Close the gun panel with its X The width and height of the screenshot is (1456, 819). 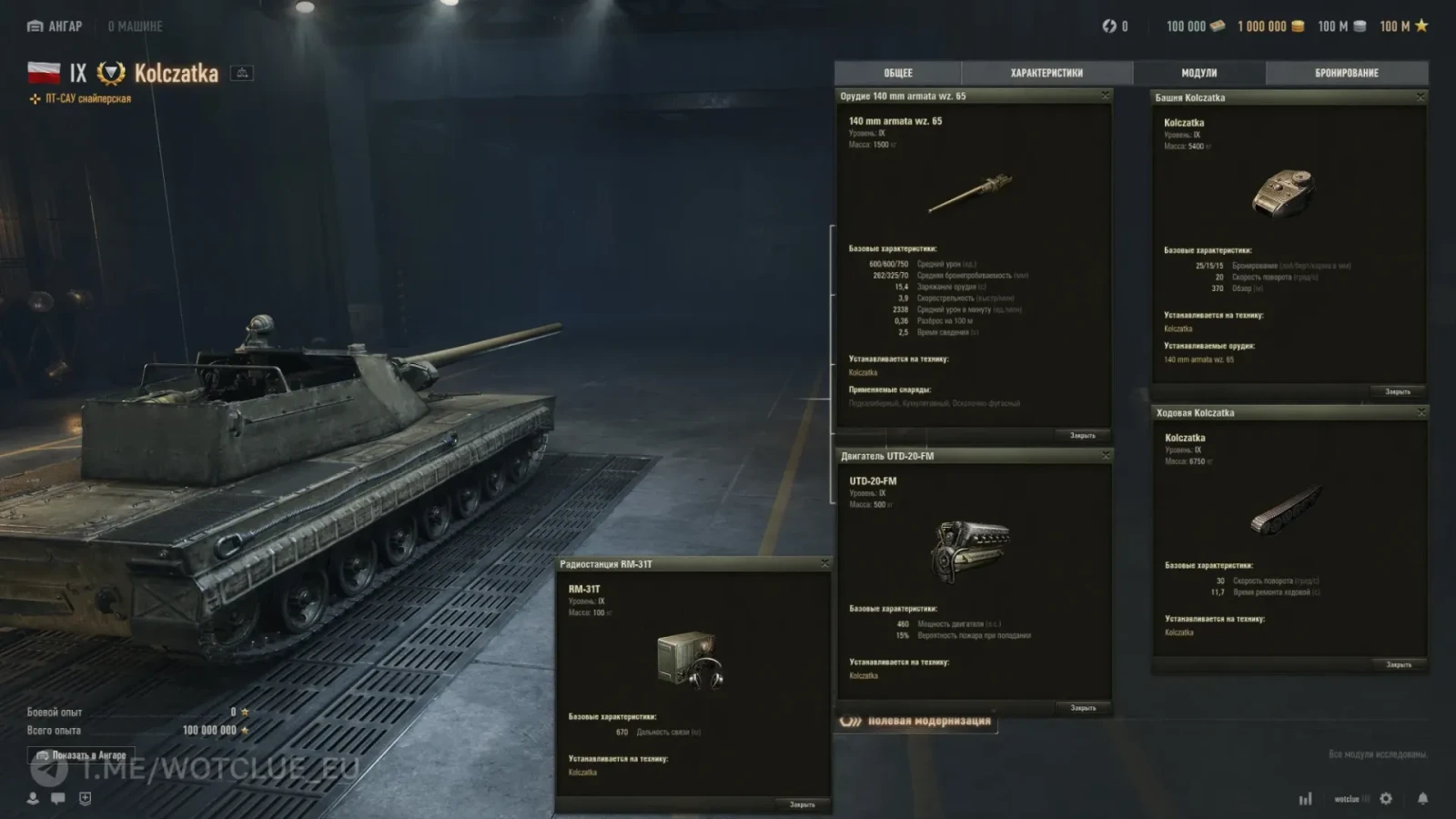[x=1106, y=96]
